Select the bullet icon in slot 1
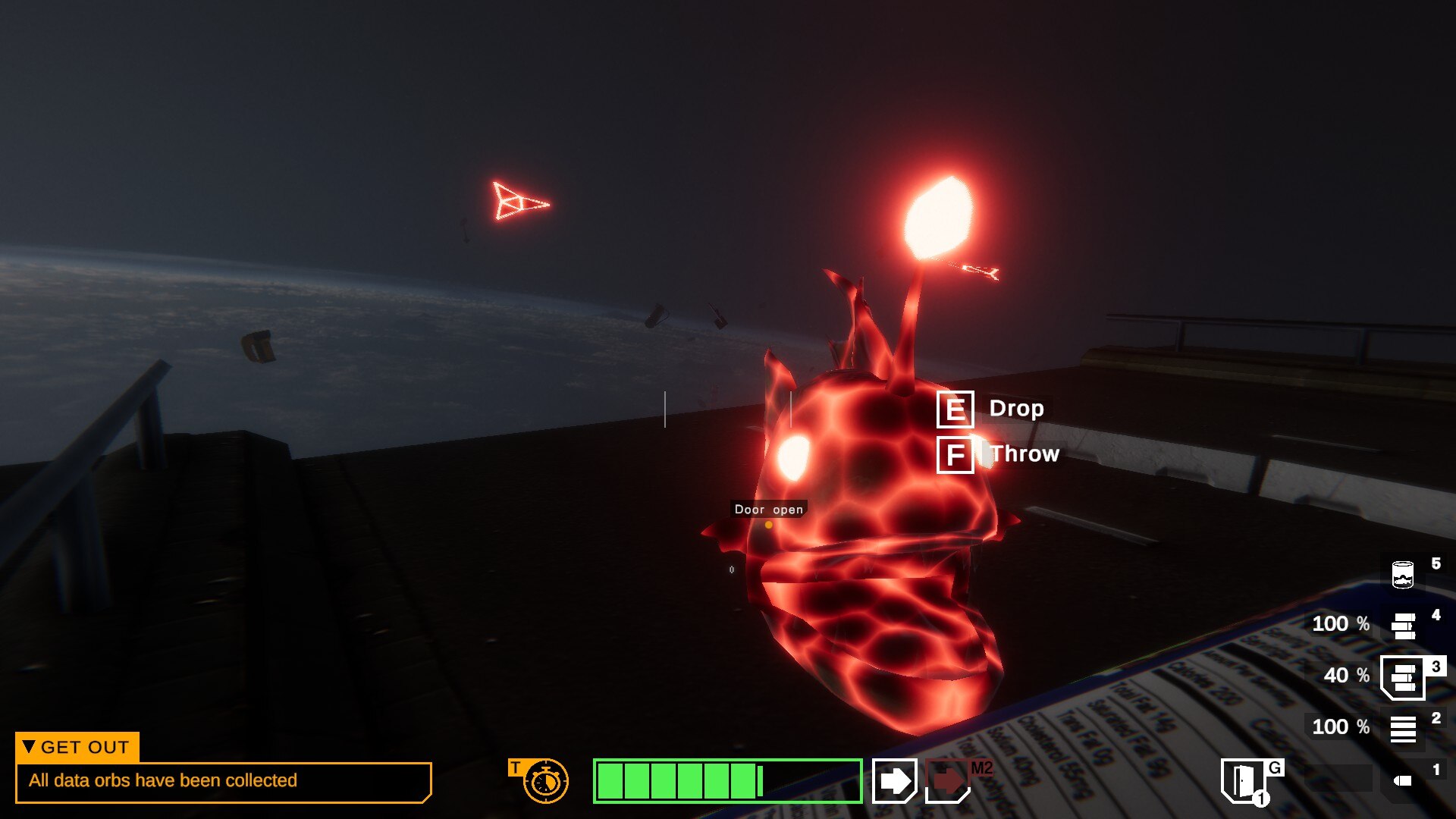 tap(1404, 780)
